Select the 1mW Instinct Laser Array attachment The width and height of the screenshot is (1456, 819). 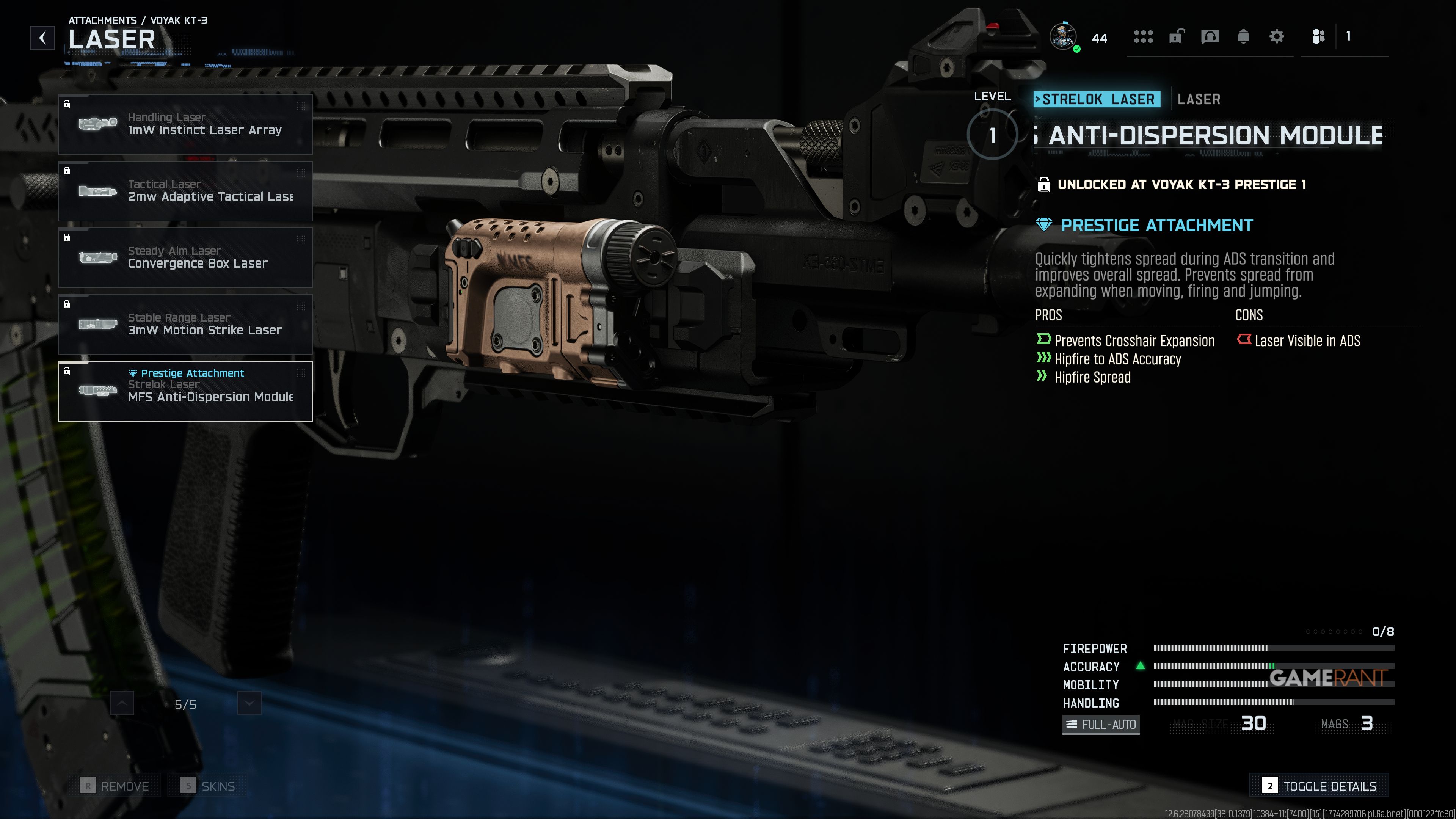click(185, 124)
